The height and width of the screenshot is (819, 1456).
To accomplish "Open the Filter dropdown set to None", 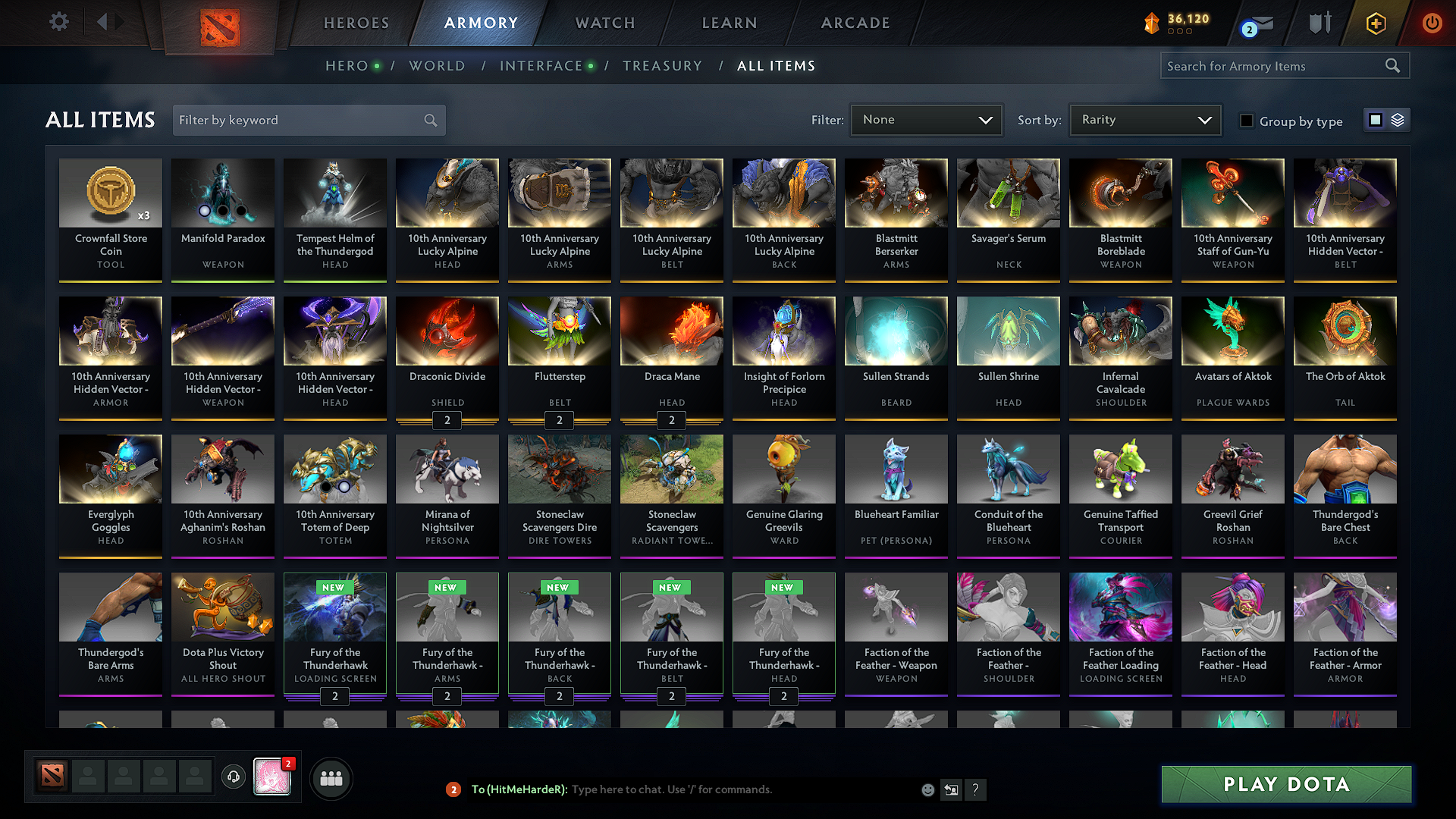I will [x=926, y=119].
